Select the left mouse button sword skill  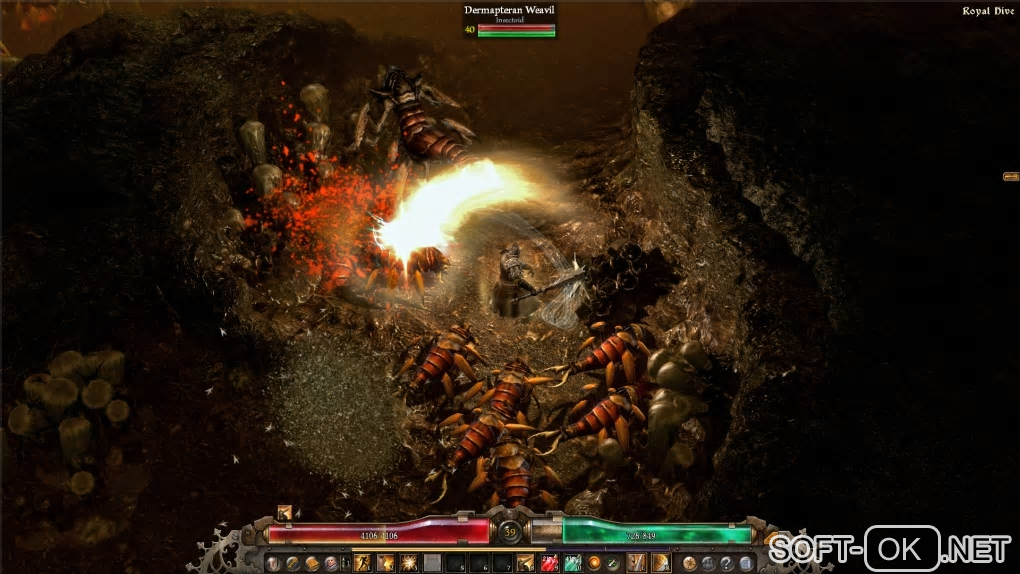click(636, 563)
